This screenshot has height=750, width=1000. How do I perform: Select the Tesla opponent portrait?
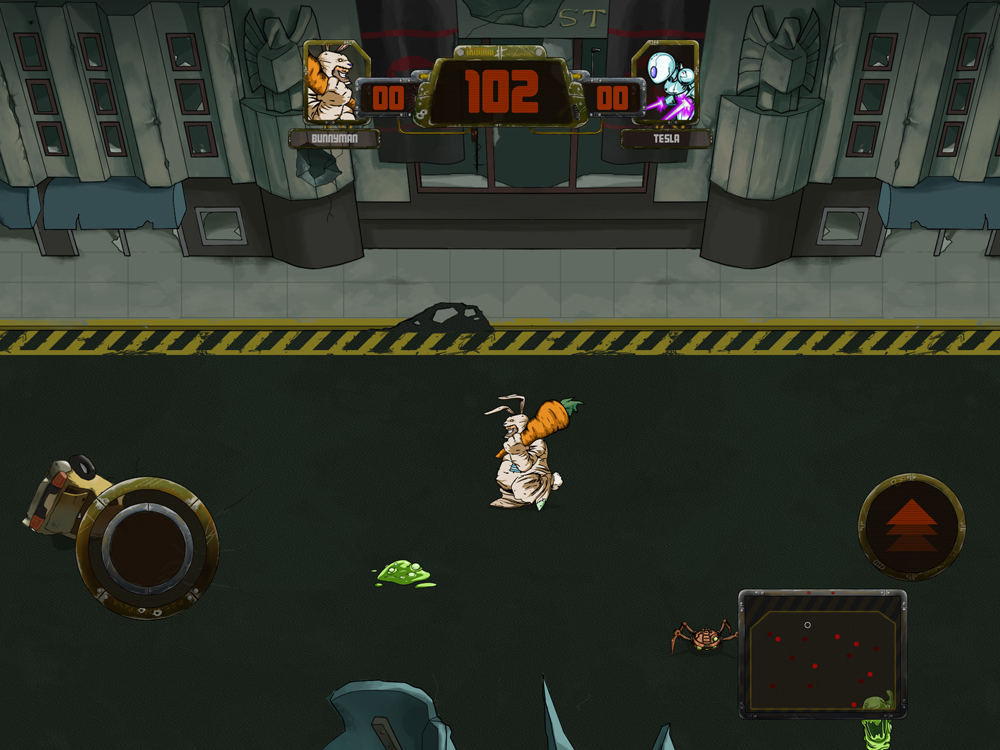(666, 83)
